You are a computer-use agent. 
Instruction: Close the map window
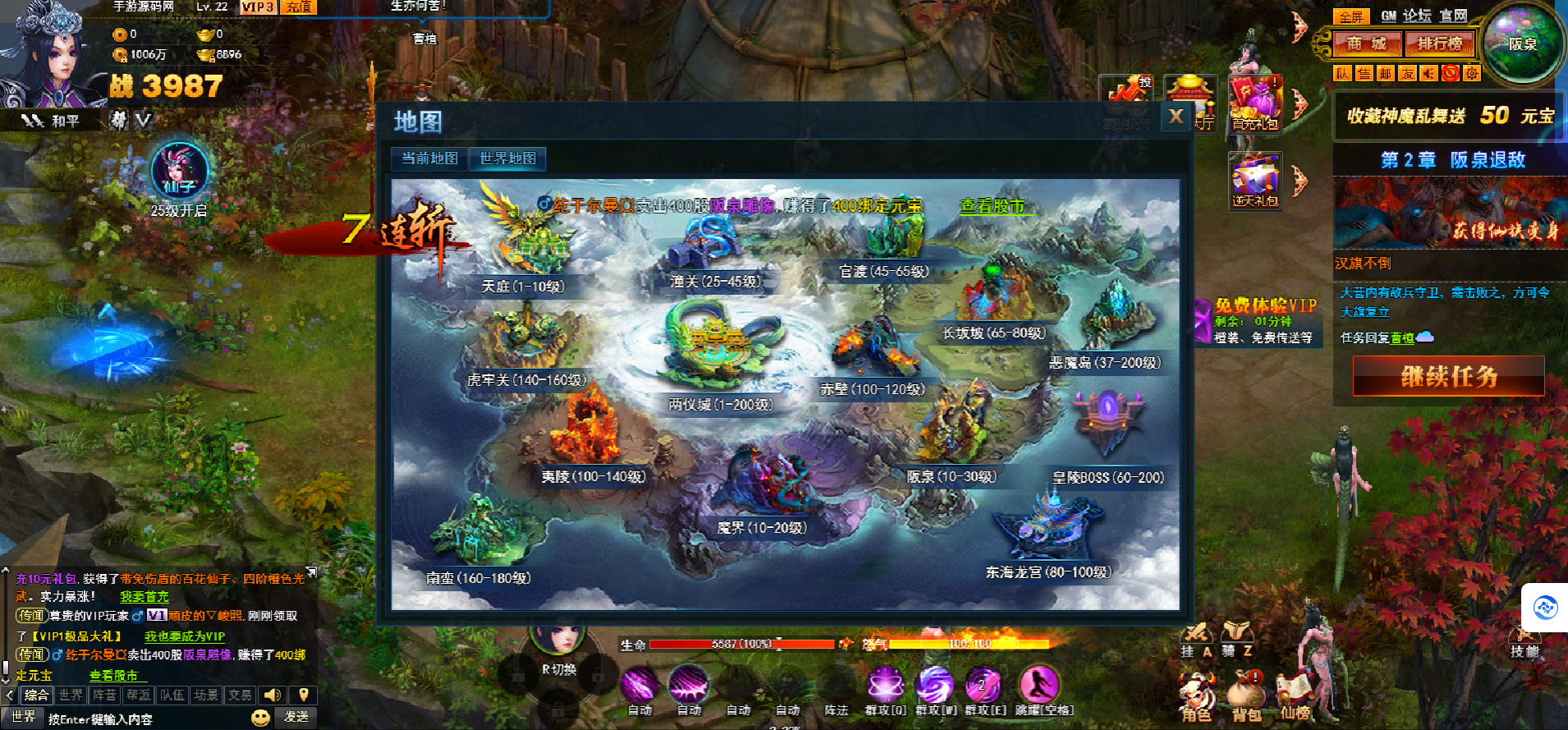point(1176,117)
